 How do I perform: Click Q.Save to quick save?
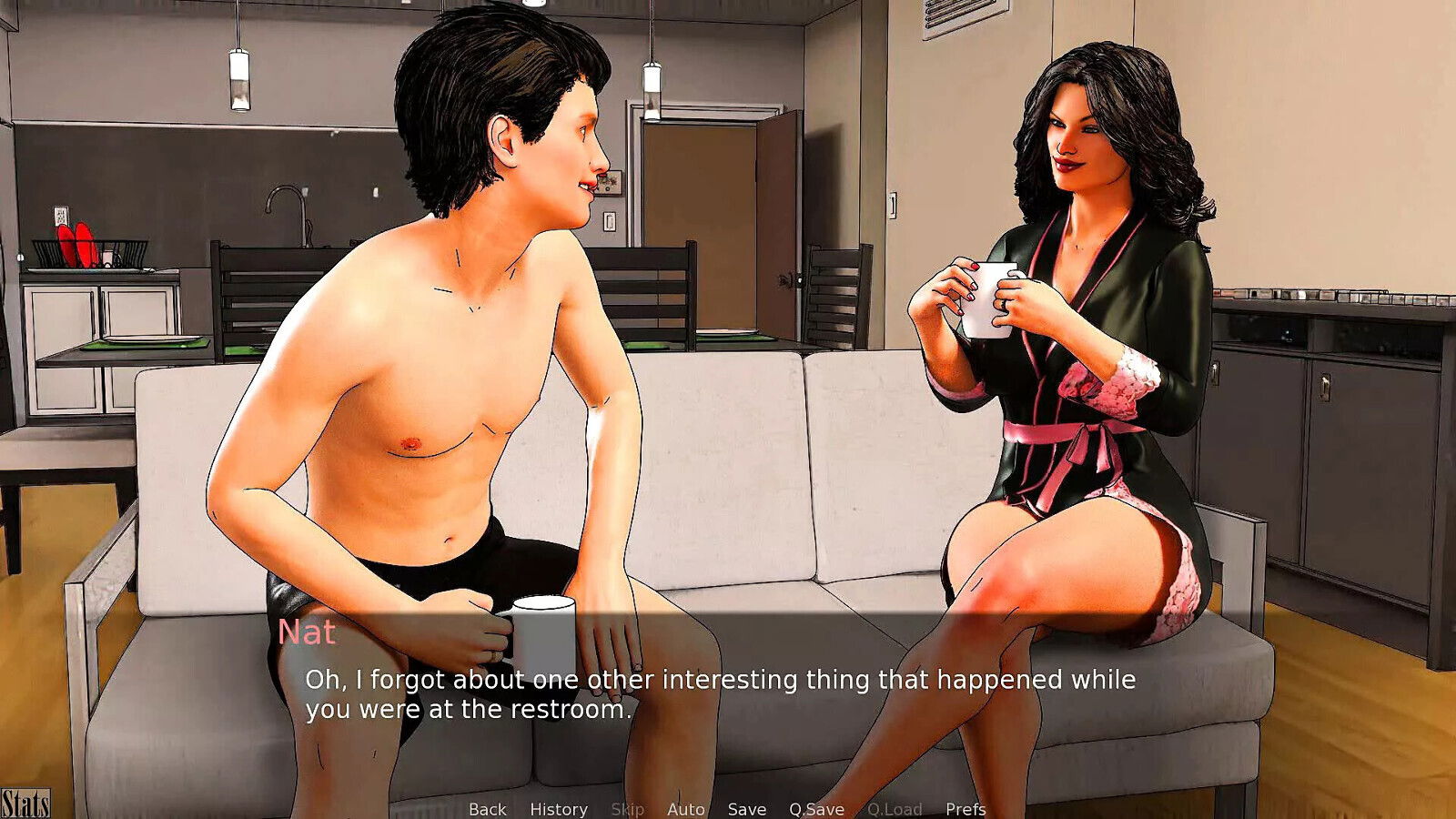pos(815,809)
